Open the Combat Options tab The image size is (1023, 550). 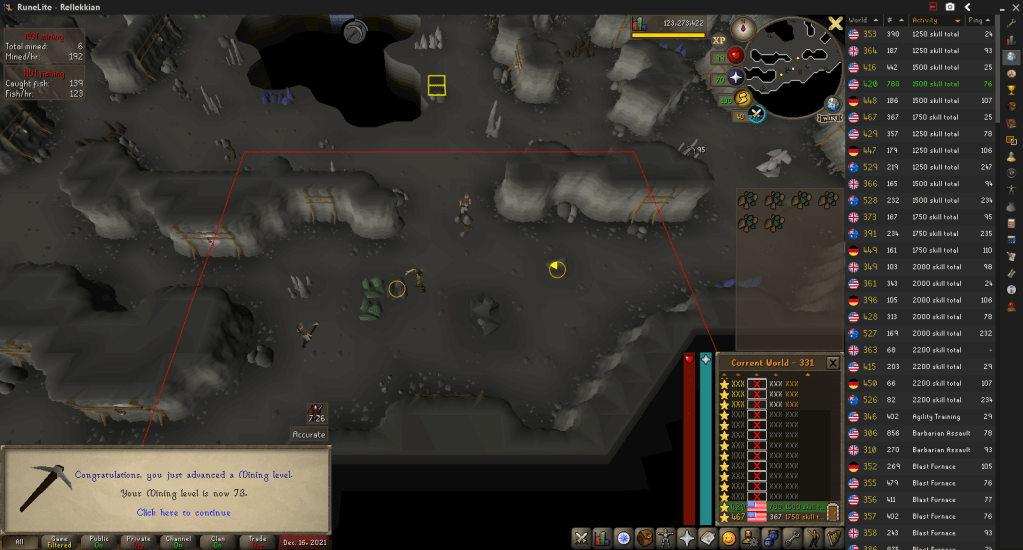click(x=580, y=538)
